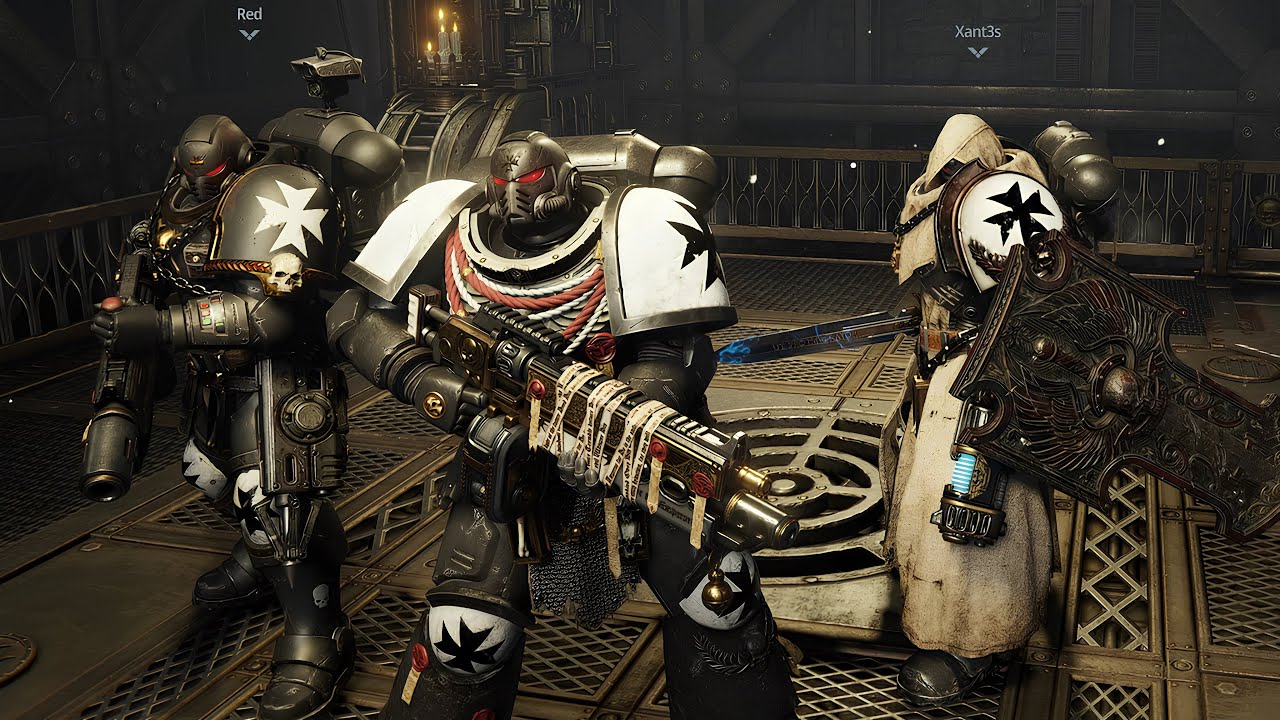Select the Red player name tag

(x=249, y=15)
